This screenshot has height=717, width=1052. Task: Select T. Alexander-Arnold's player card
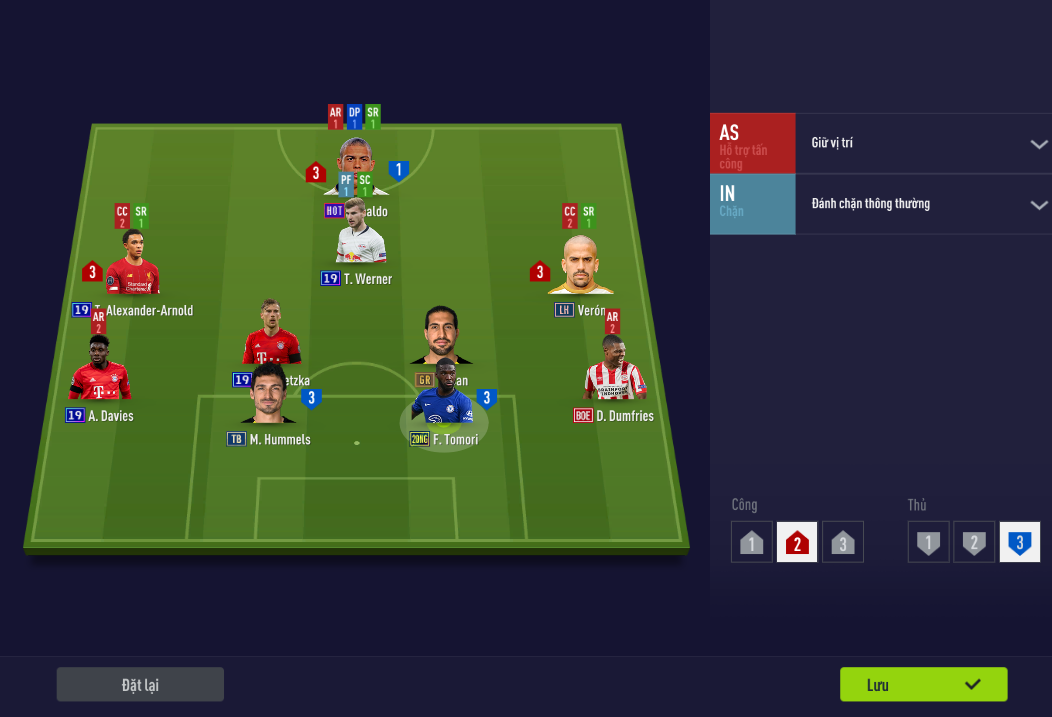(133, 264)
